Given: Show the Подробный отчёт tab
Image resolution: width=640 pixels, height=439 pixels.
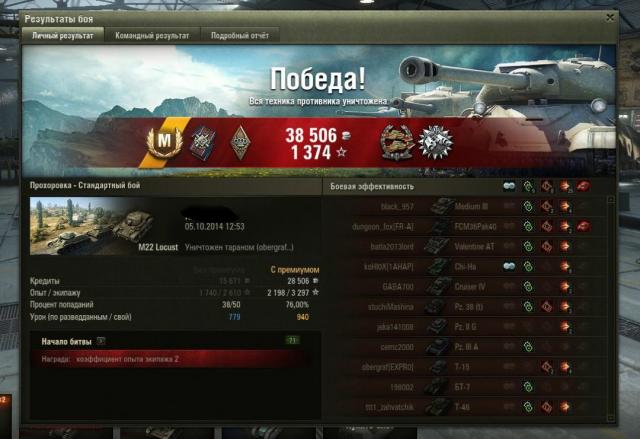Looking at the screenshot, I should click(240, 36).
